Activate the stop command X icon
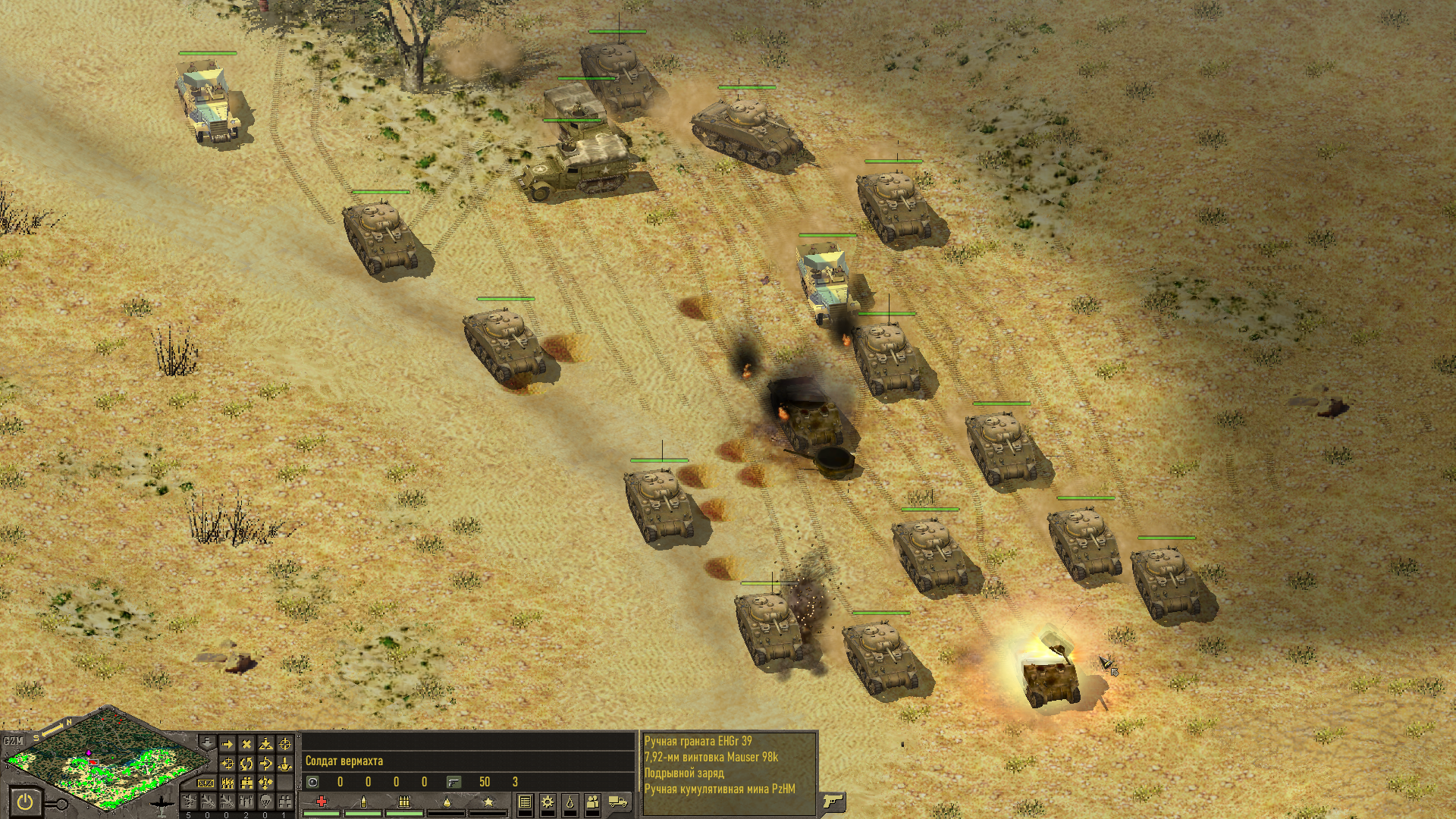Screen dimensions: 1456x819 [246, 745]
